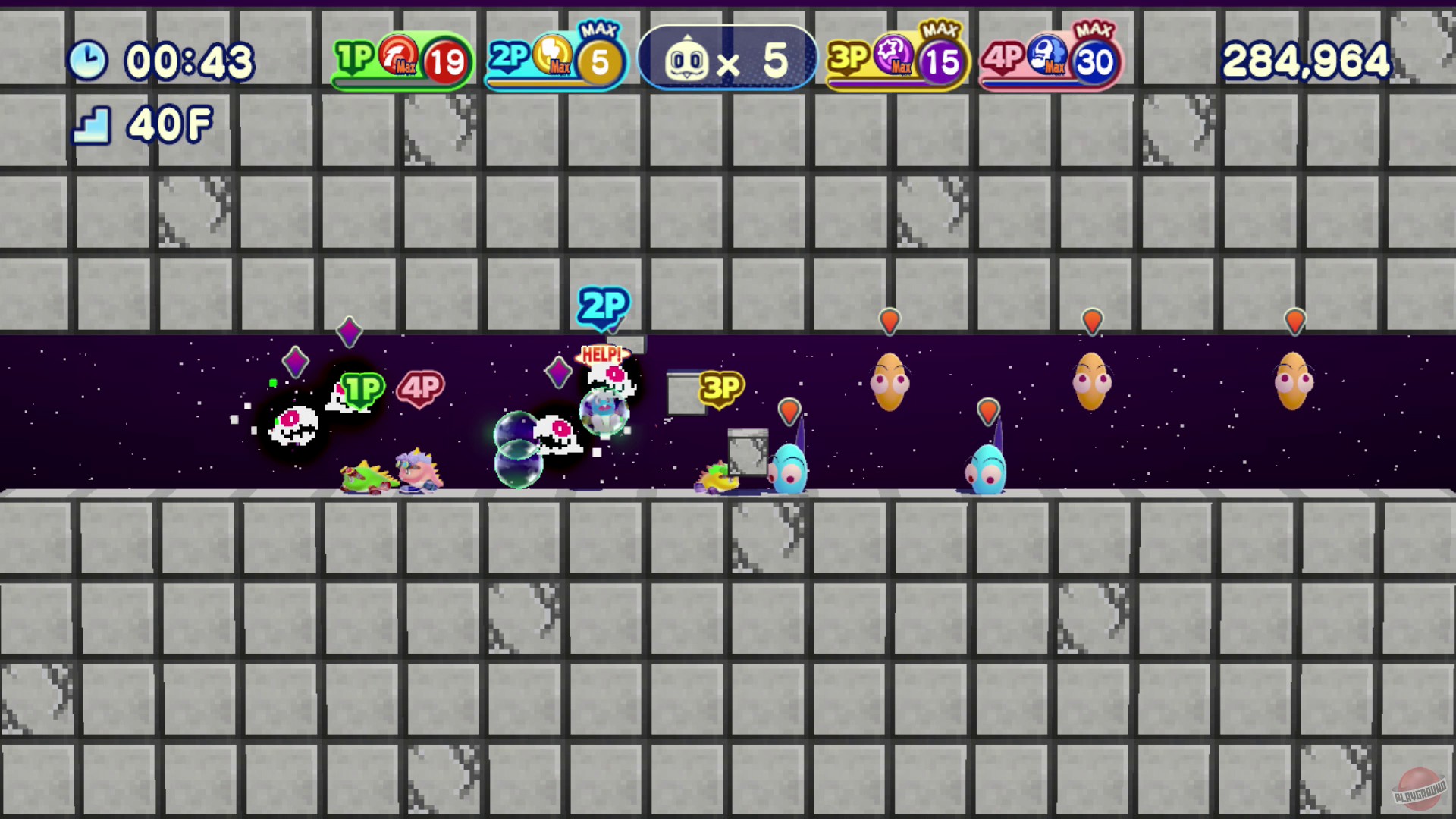This screenshot has height=819, width=1456.
Task: Toggle the 3P player indicator badge
Action: pos(718,388)
